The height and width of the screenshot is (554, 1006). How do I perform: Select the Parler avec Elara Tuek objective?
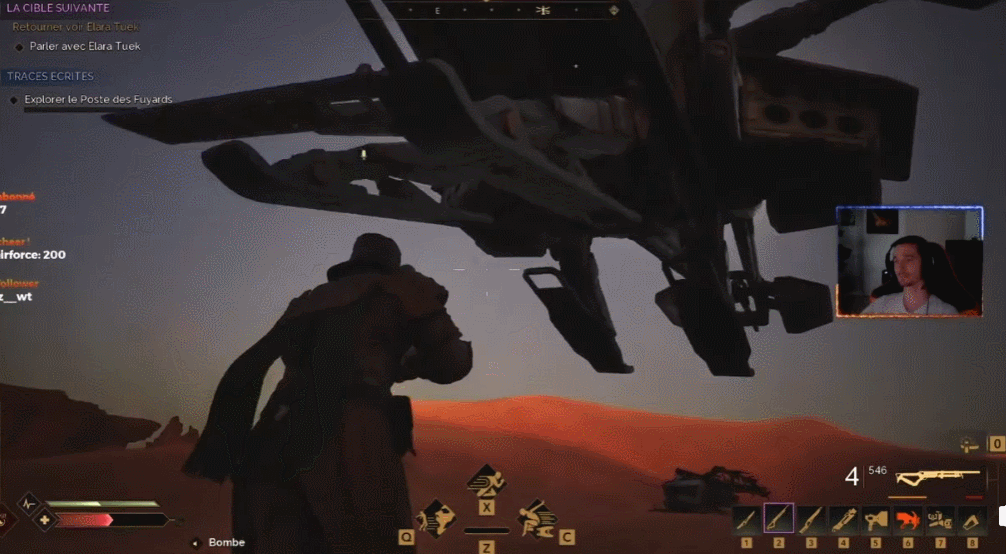tap(85, 46)
